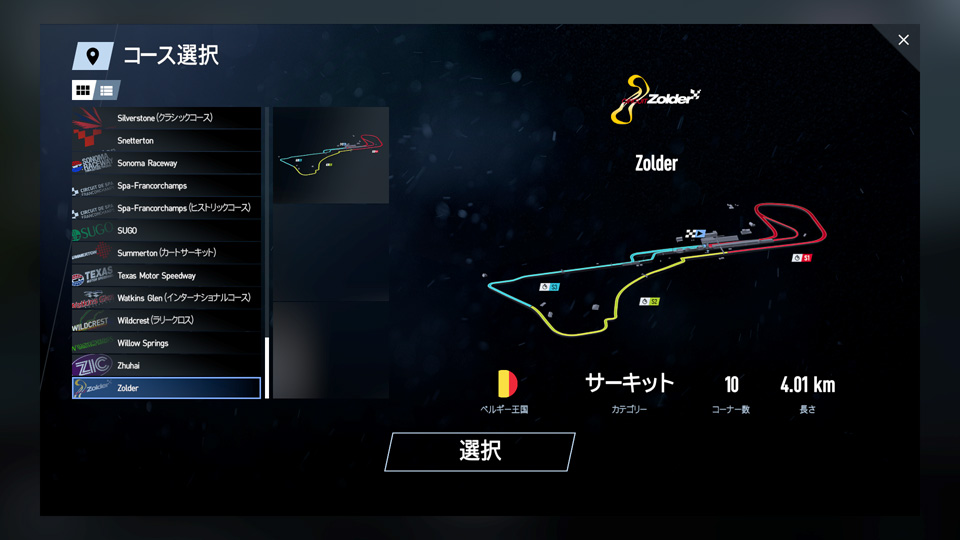Click the highlighted Zolder list entry

point(166,388)
